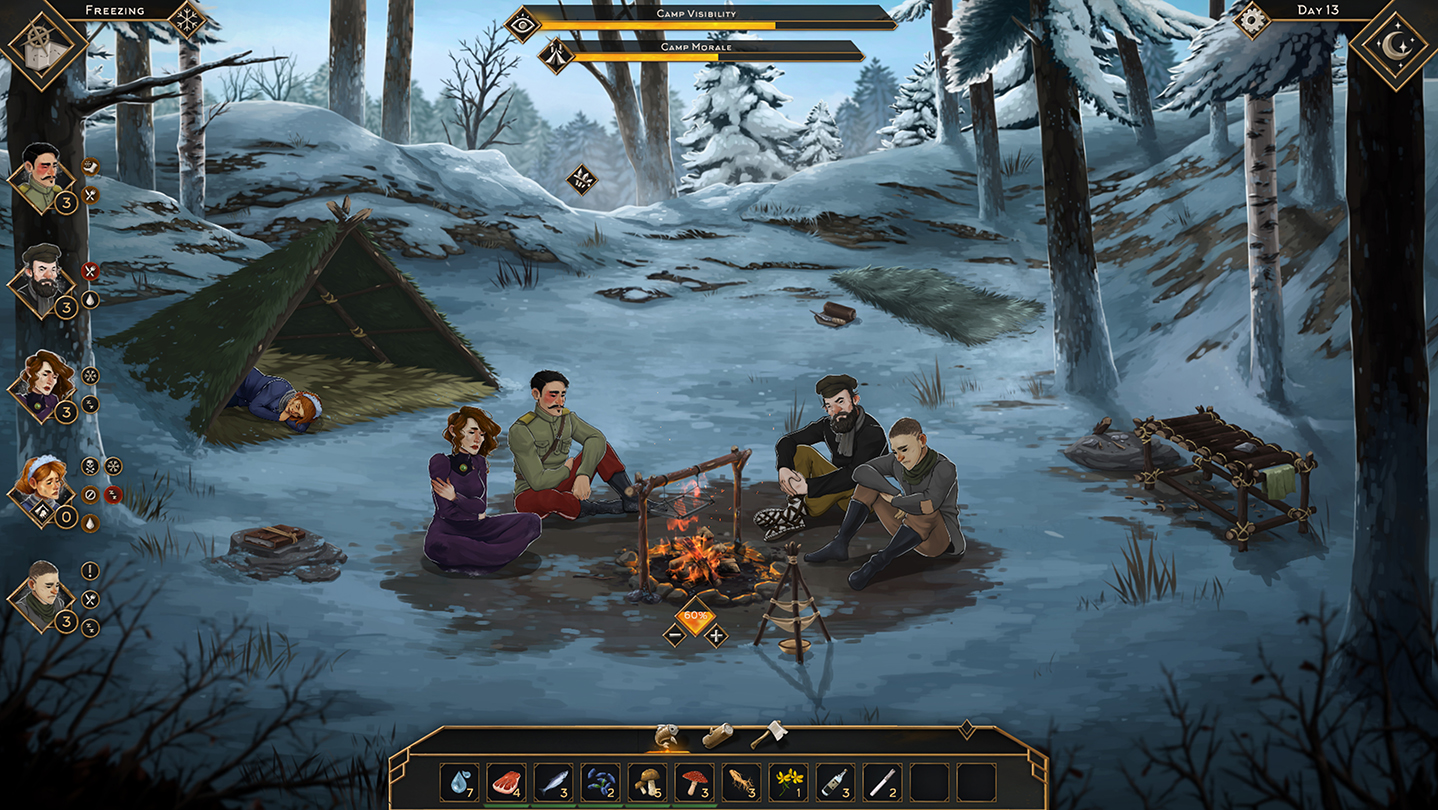This screenshot has height=810, width=1438.
Task: Switch to the fish food inventory tab
Action: 666,736
